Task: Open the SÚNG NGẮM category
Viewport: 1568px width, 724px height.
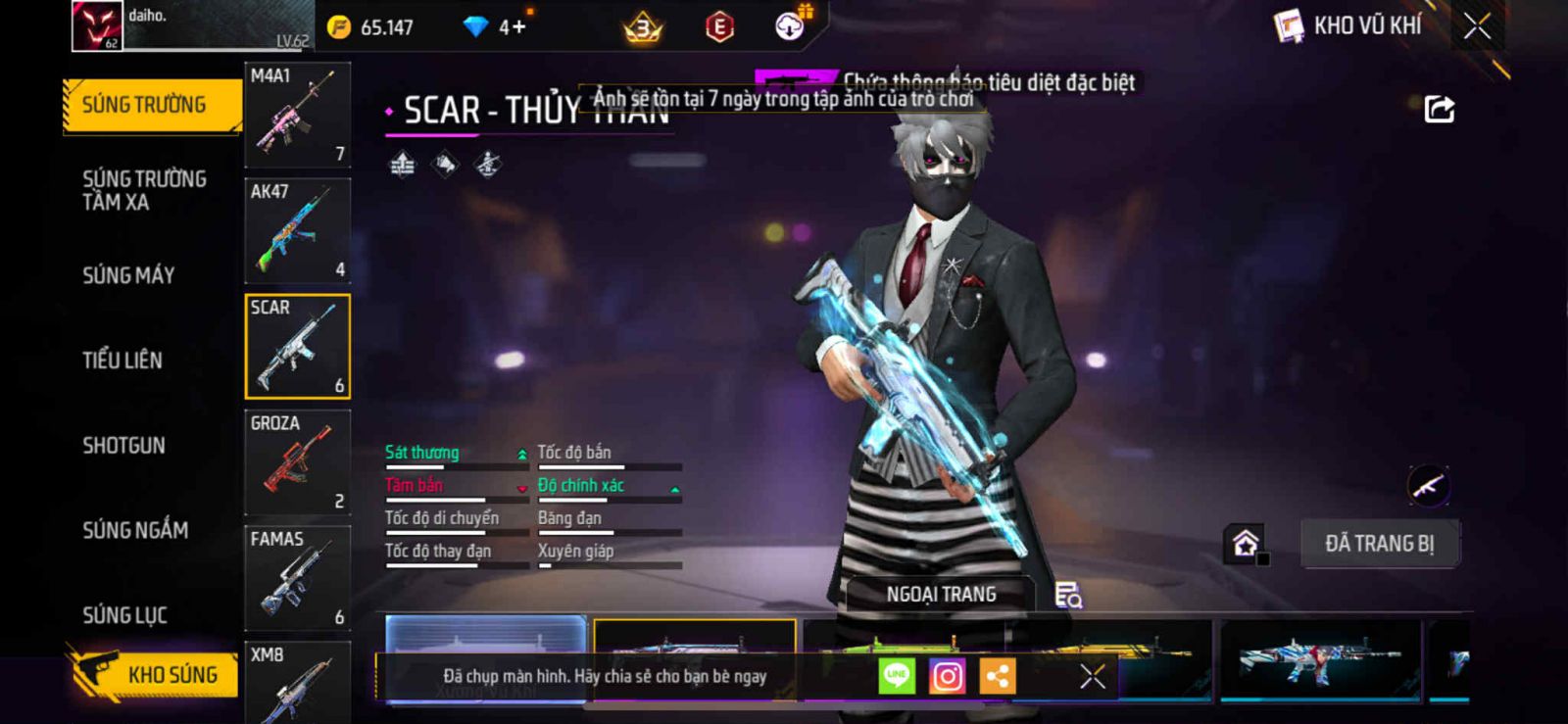Action: click(135, 530)
